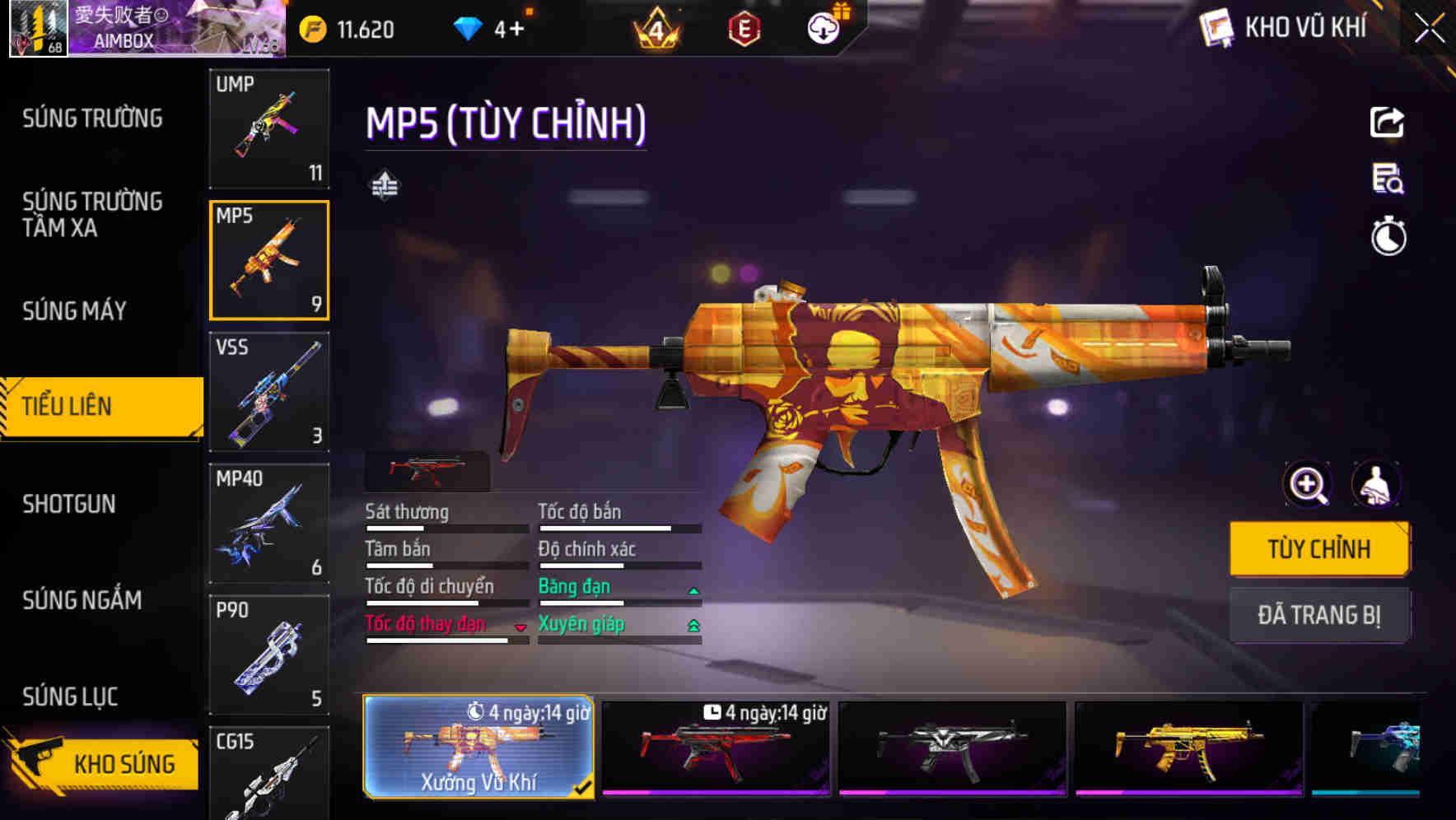
Task: Close the weapon vault screen
Action: (x=1430, y=29)
